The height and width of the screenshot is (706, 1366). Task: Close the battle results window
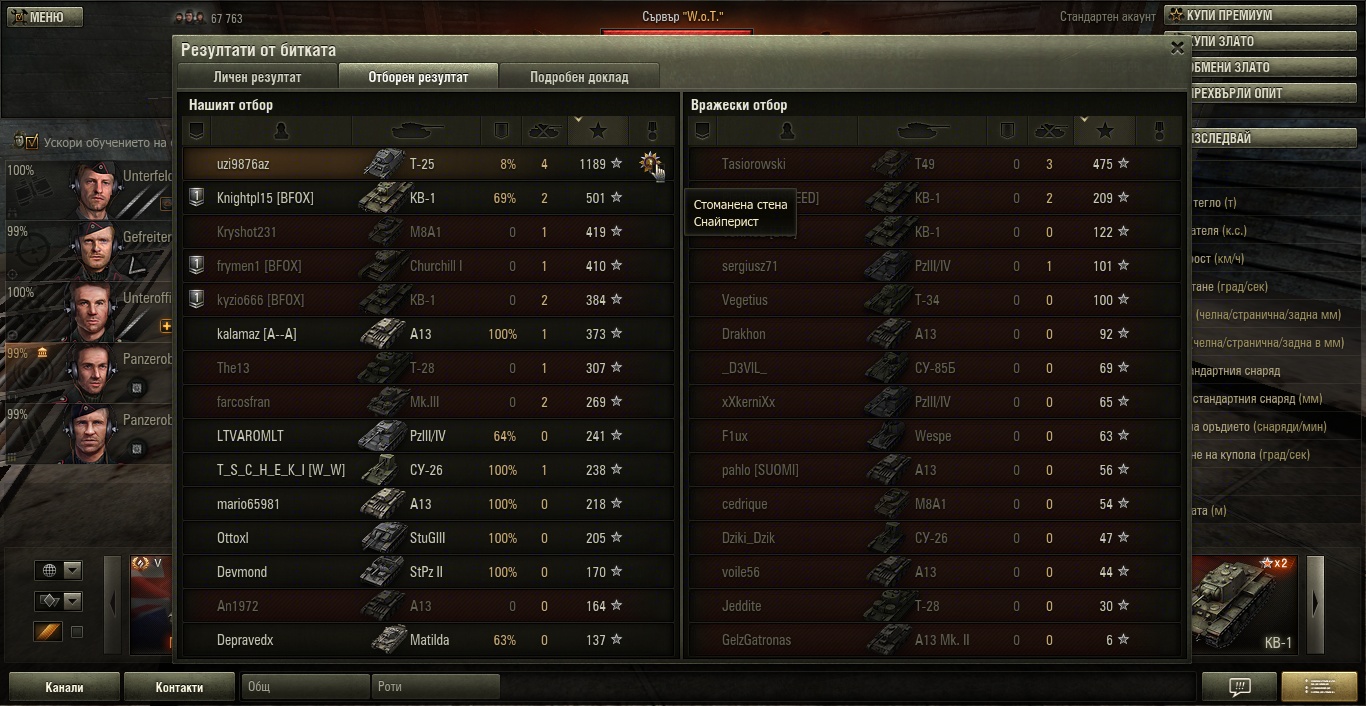(x=1176, y=47)
